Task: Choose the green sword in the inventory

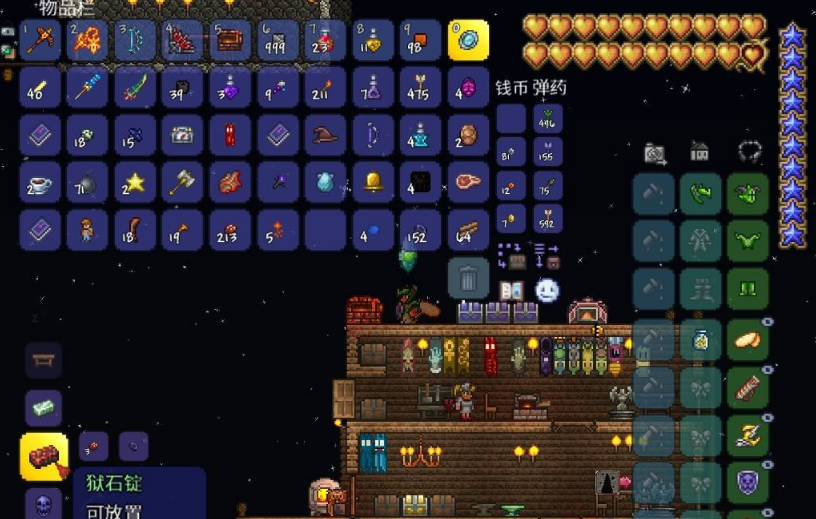Action: pos(135,87)
